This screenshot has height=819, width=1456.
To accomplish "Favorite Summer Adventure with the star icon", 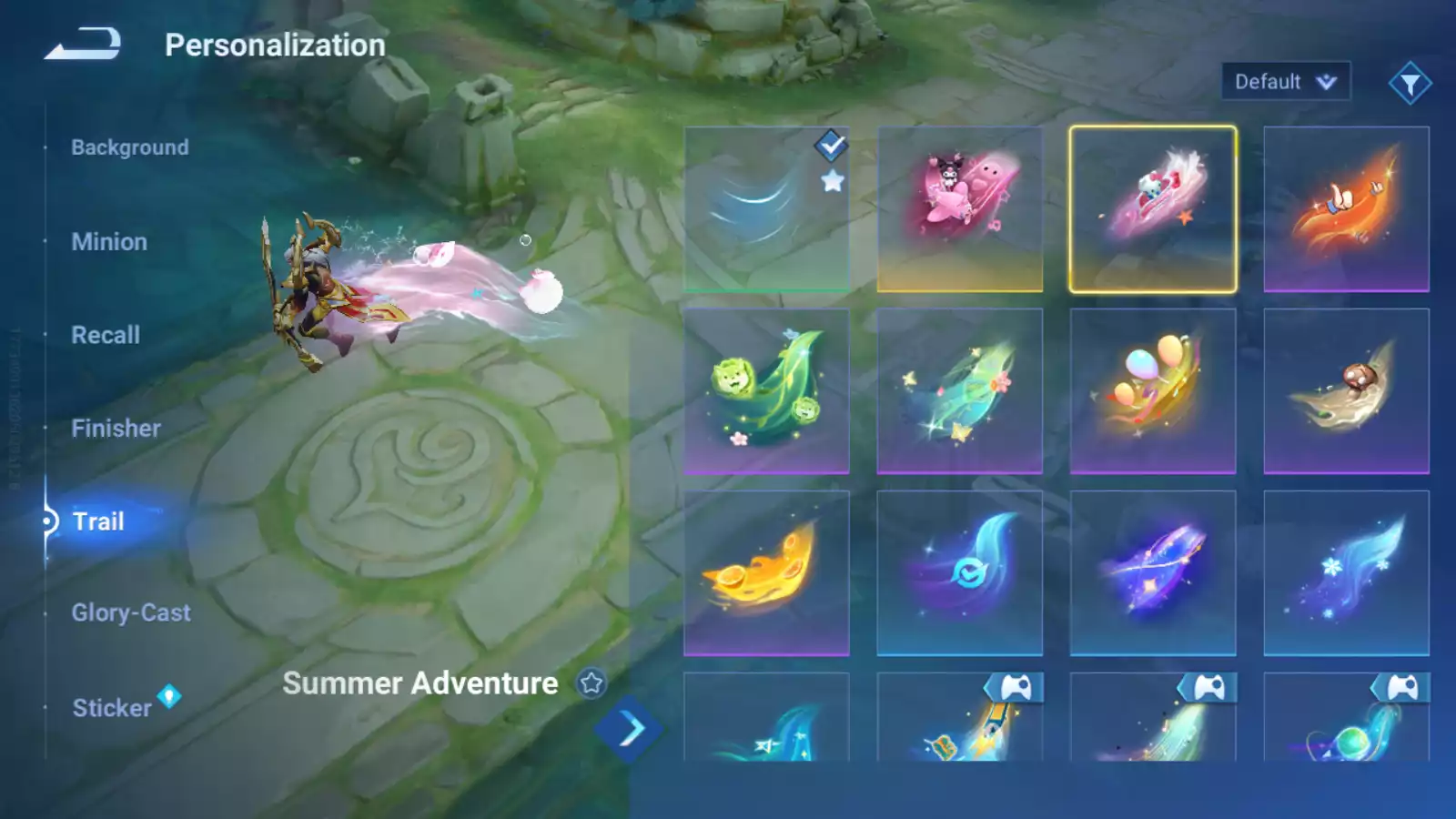I will (x=591, y=682).
